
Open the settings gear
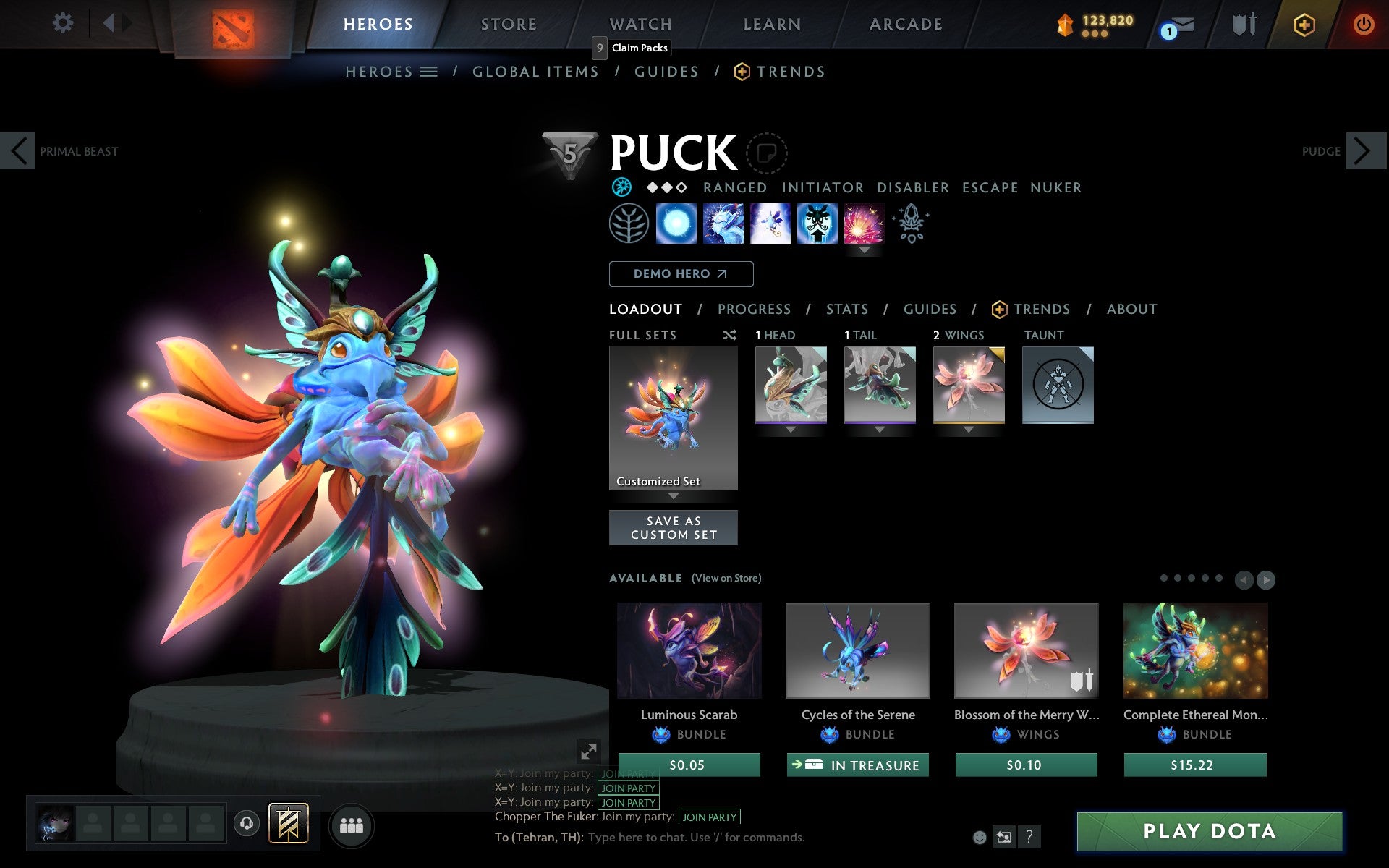click(x=64, y=23)
